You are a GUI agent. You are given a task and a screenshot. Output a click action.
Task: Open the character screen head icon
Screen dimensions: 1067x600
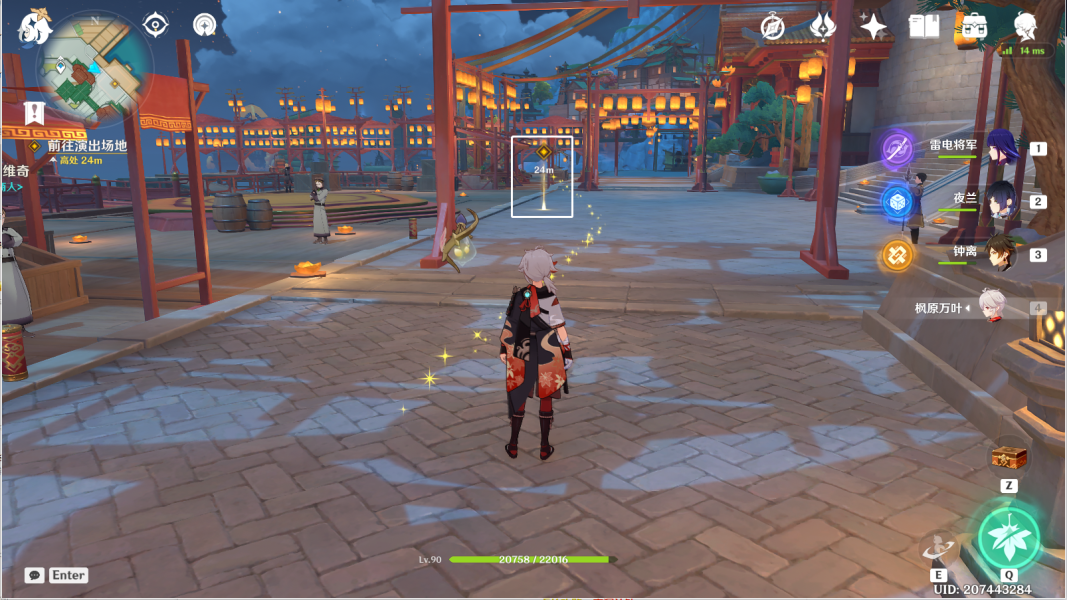pyautogui.click(x=1025, y=26)
